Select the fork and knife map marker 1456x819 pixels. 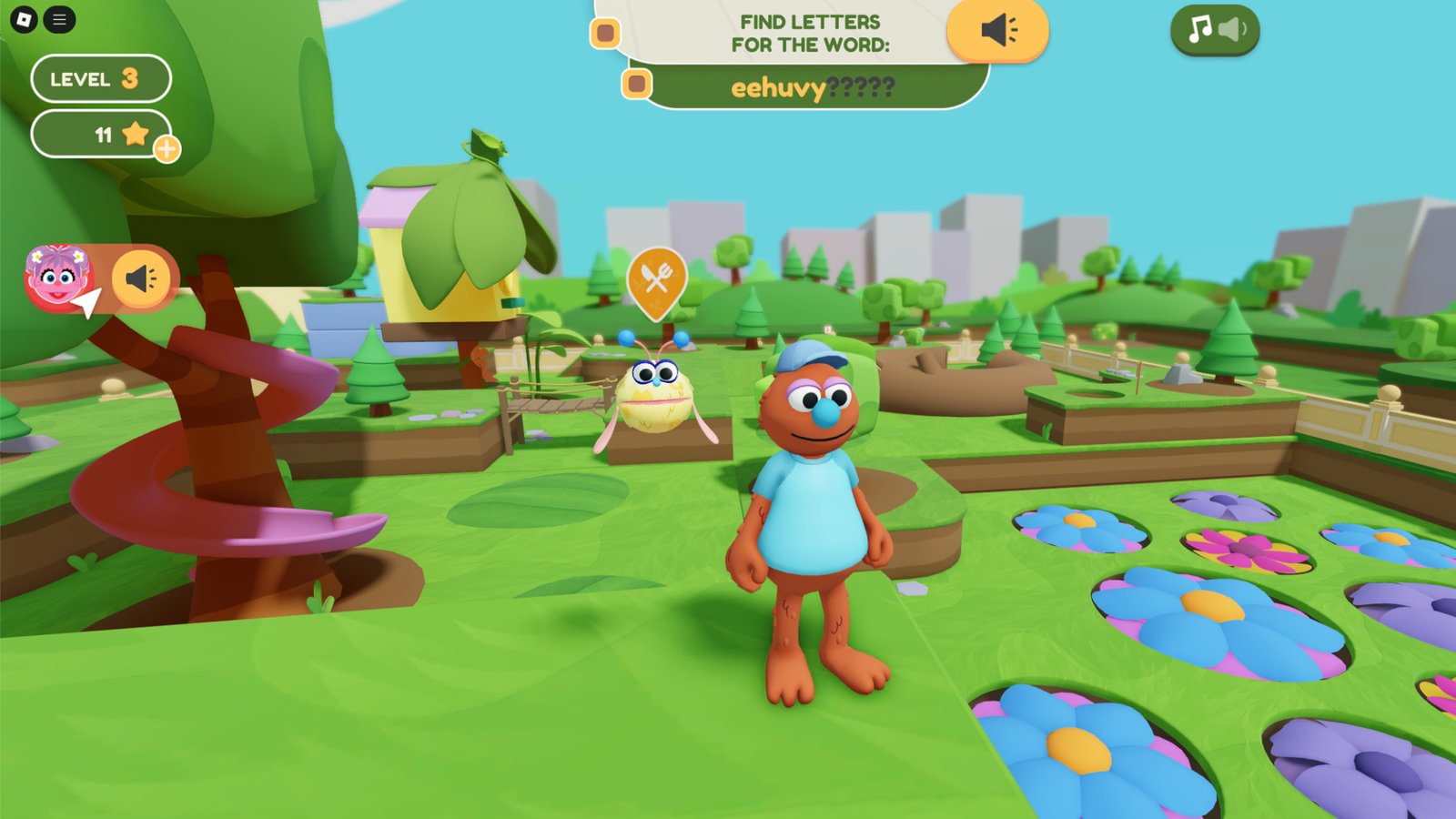coord(656,277)
